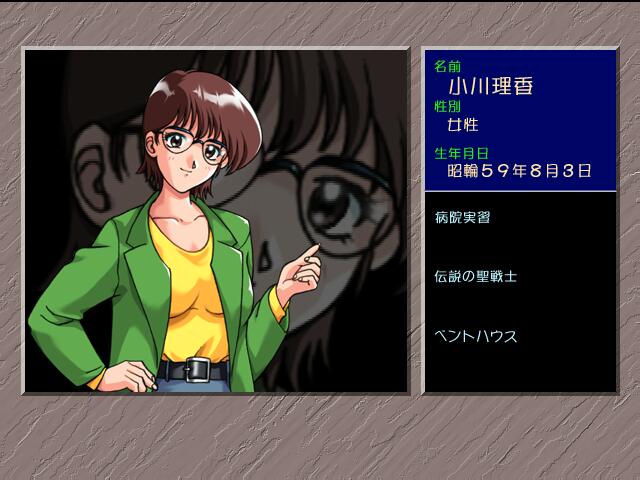Open the ペントハウス scenario
Image resolution: width=640 pixels, height=480 pixels.
click(476, 336)
